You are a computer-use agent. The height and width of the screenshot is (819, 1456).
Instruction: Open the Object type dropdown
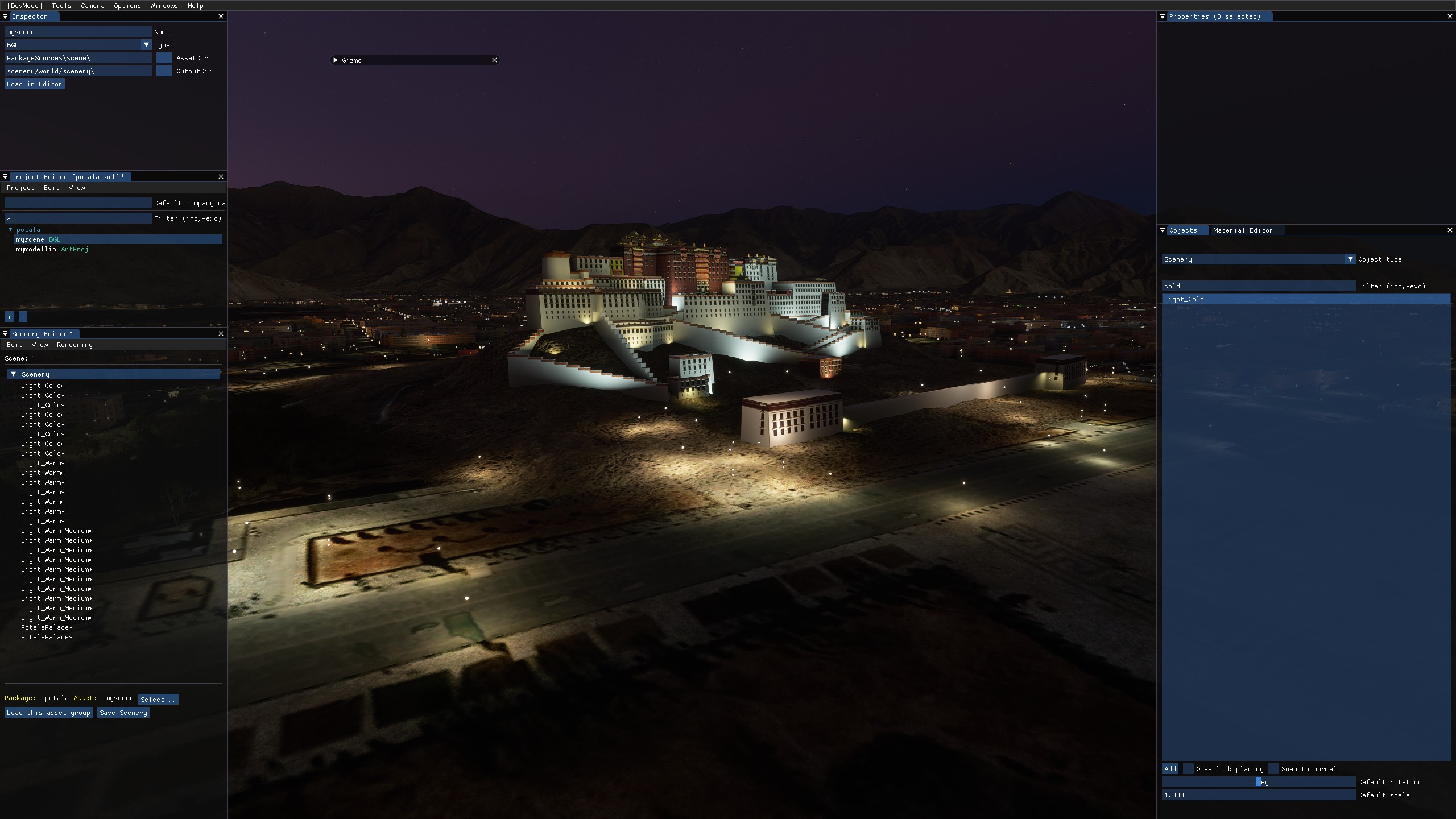click(x=1350, y=259)
